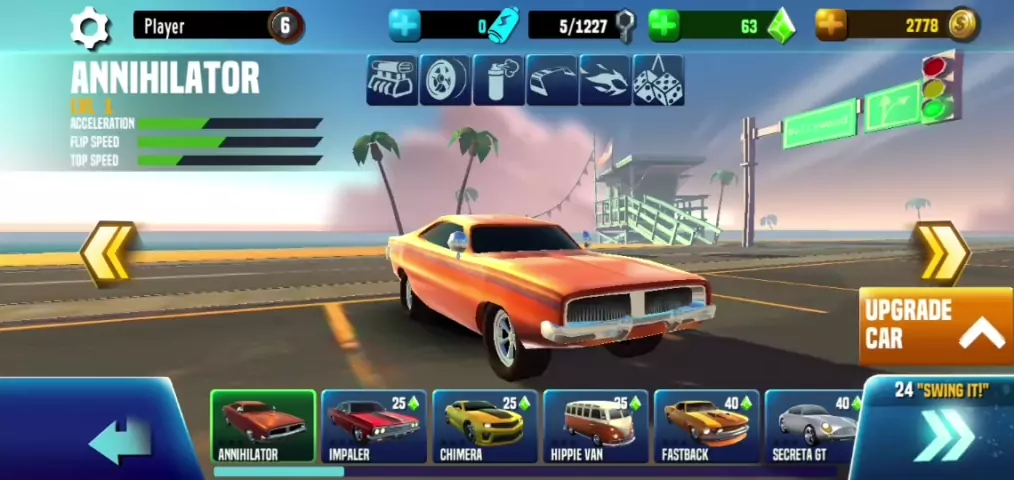The height and width of the screenshot is (480, 1014).
Task: Add more fuel cans with blue plus
Action: pyautogui.click(x=405, y=26)
